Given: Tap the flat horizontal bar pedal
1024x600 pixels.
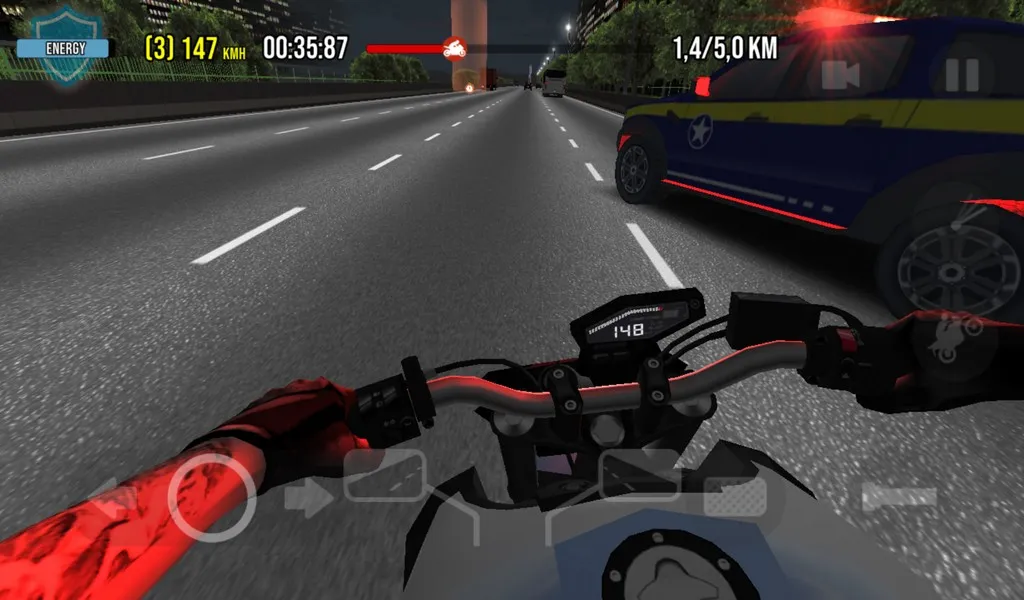Looking at the screenshot, I should coord(899,497).
